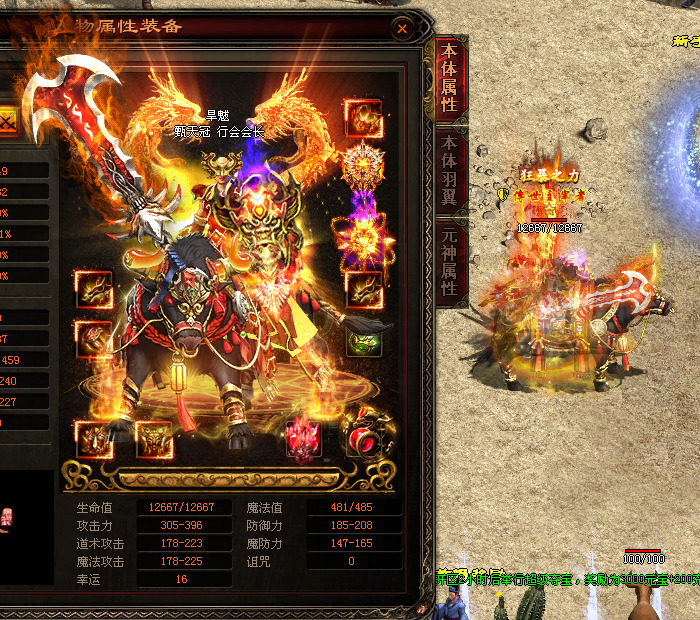Screen dimensions: 700x620
Task: Inspect the golden sunburst medal slot
Action: [362, 165]
